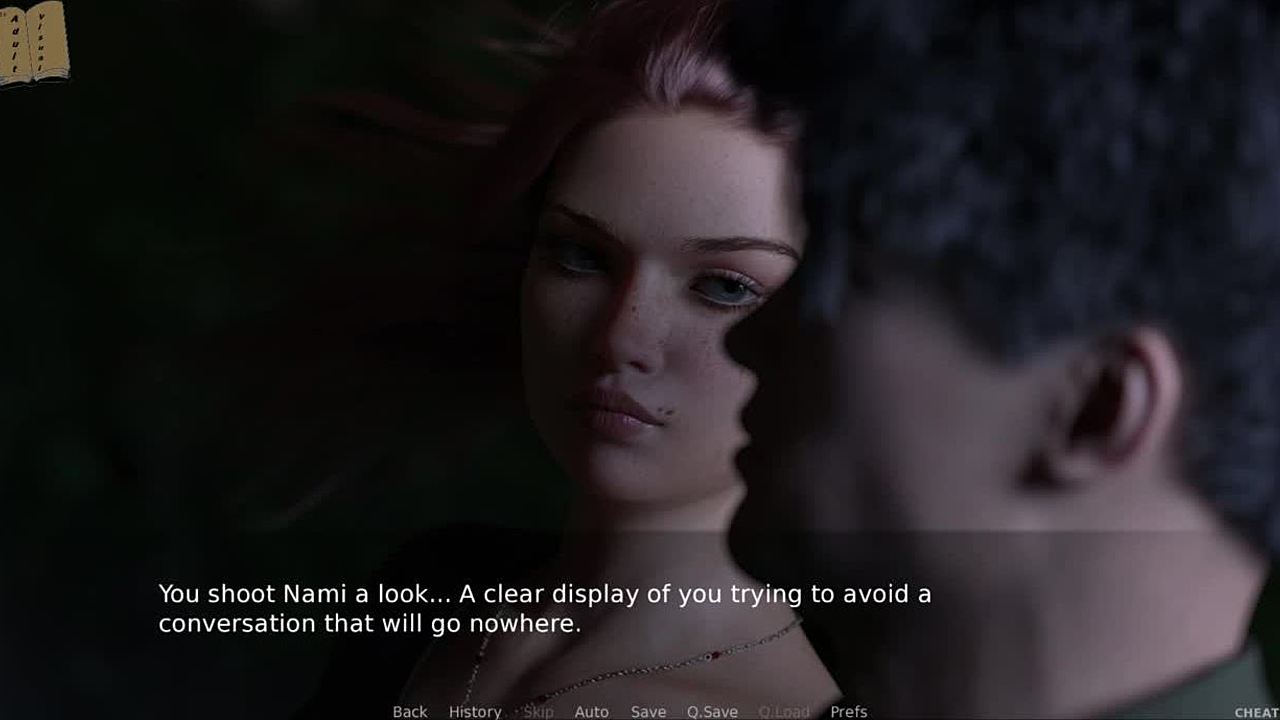Click the book icon in the corner
The height and width of the screenshot is (720, 1280).
point(34,44)
